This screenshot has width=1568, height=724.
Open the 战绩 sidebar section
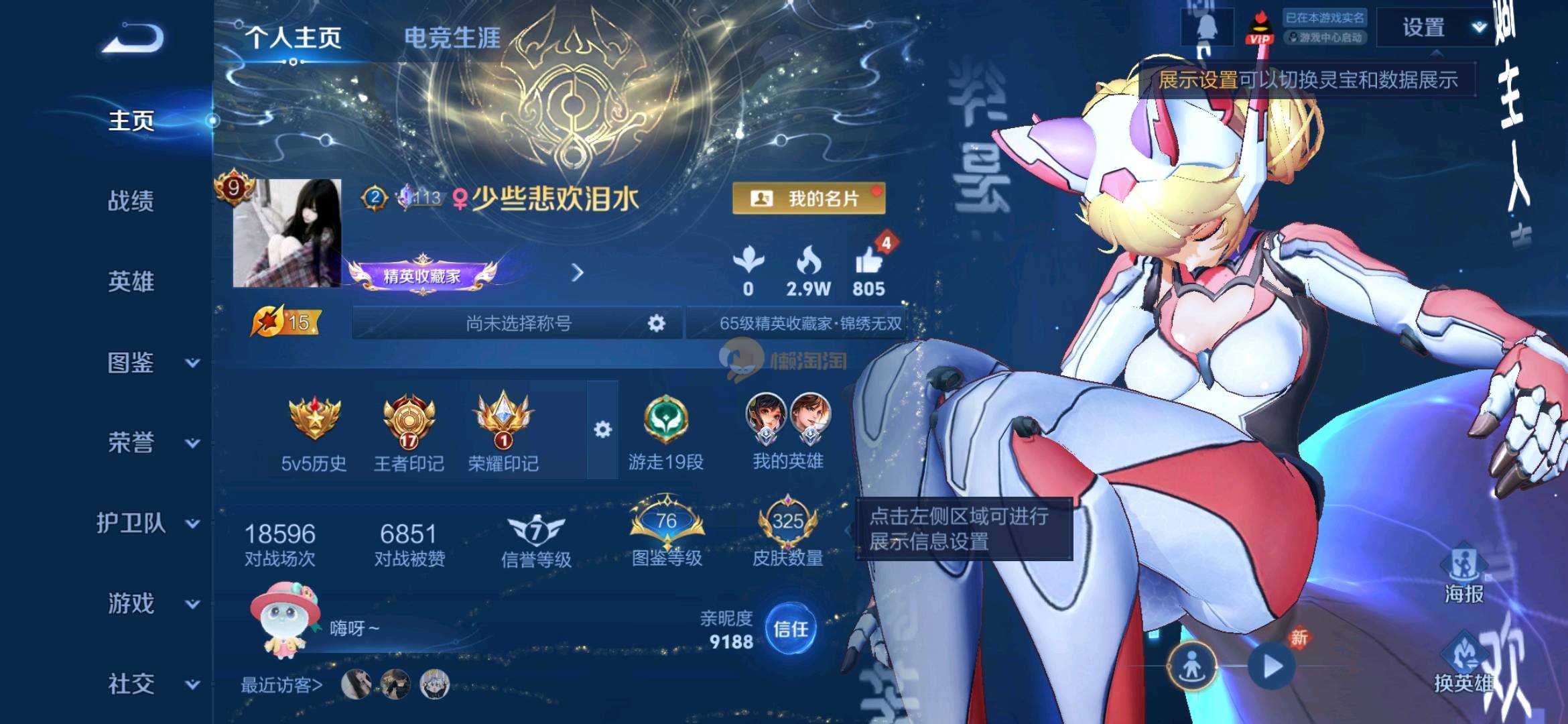(131, 201)
